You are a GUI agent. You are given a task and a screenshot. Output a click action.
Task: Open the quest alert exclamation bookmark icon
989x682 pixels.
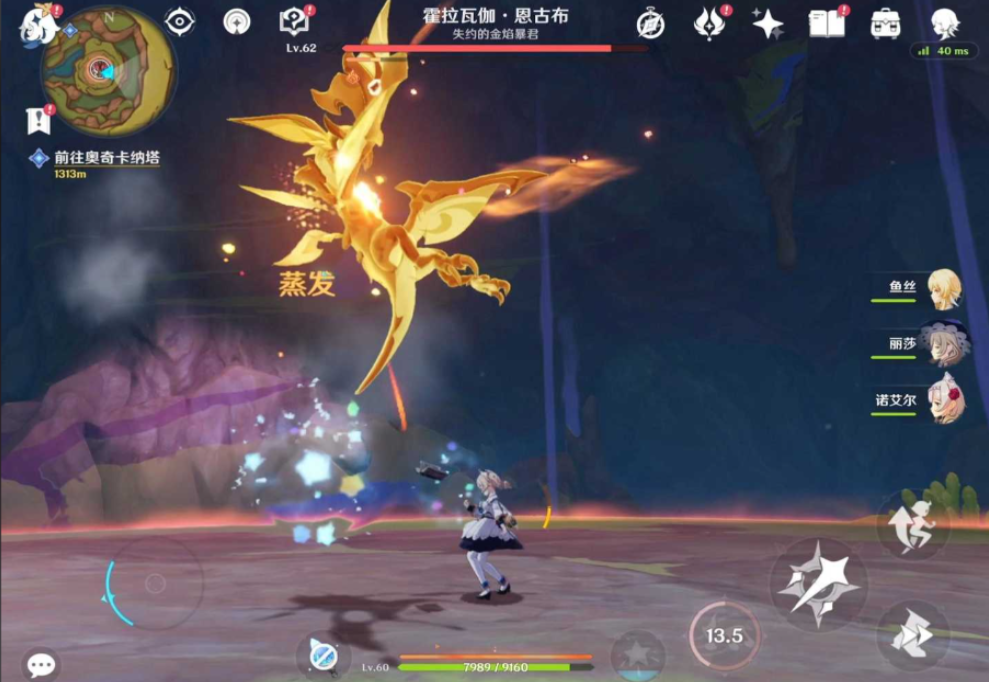[39, 121]
